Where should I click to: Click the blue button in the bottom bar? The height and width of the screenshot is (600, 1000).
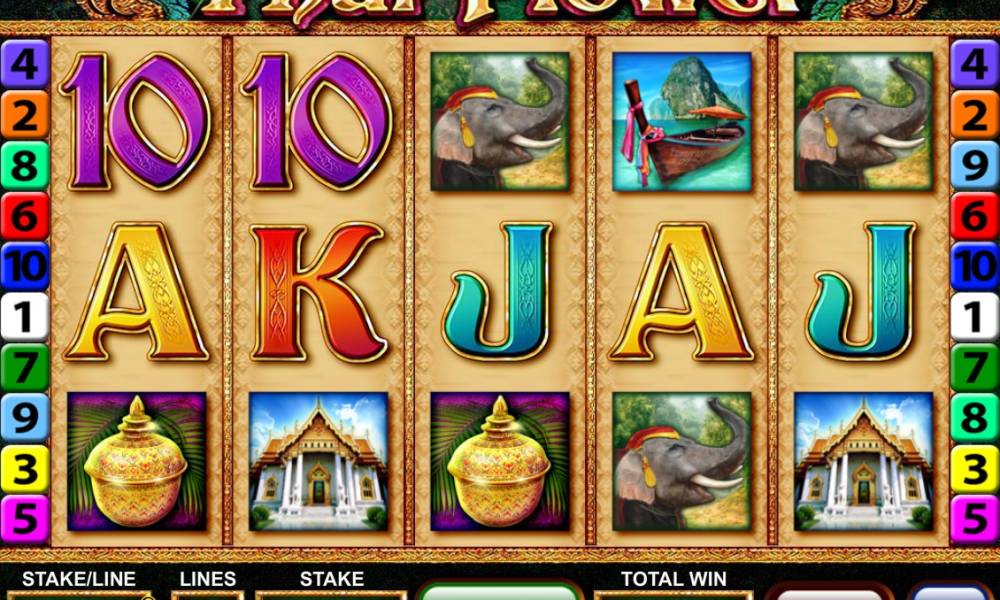click(953, 592)
